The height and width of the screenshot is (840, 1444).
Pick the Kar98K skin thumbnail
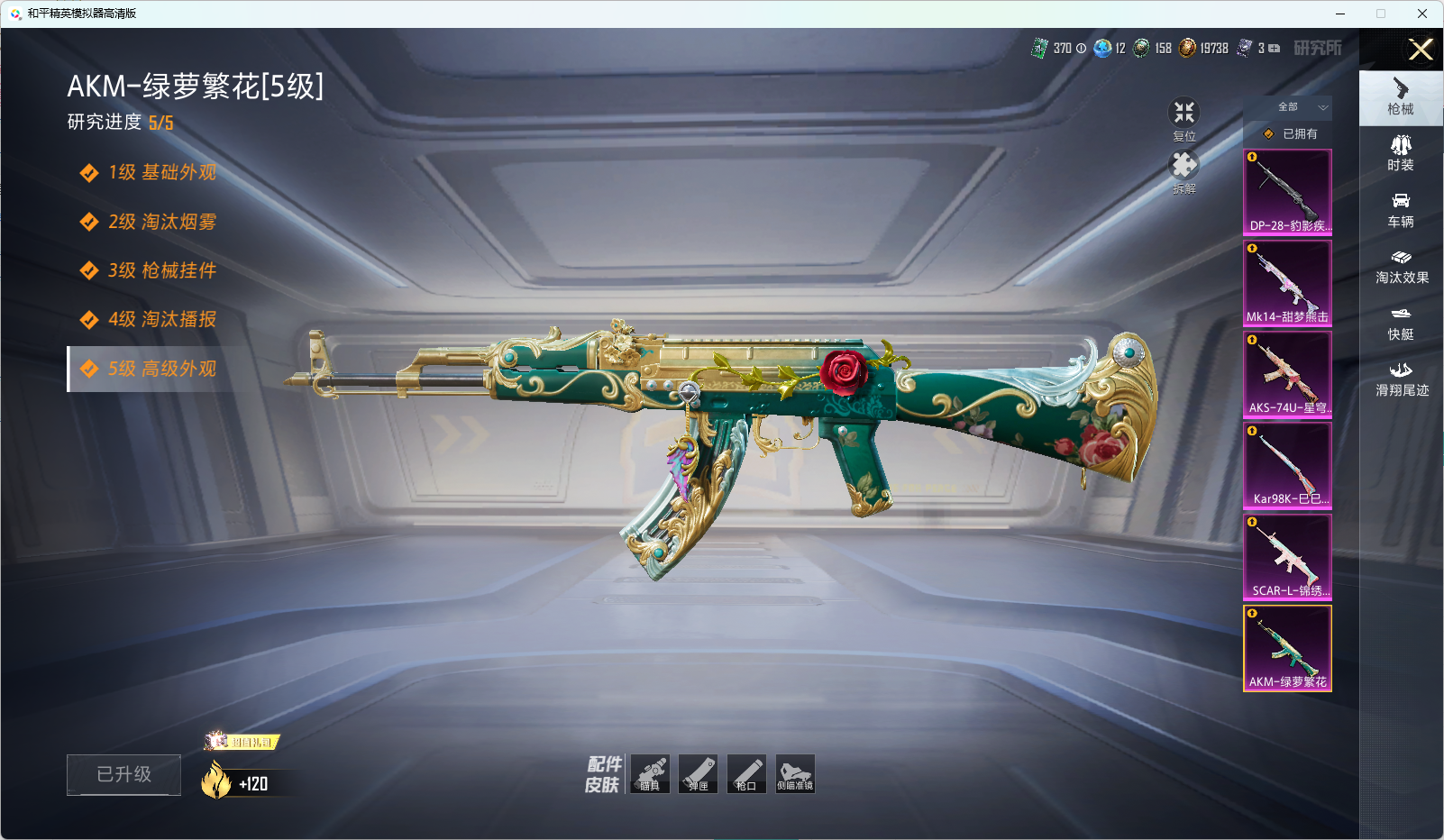click(x=1287, y=465)
